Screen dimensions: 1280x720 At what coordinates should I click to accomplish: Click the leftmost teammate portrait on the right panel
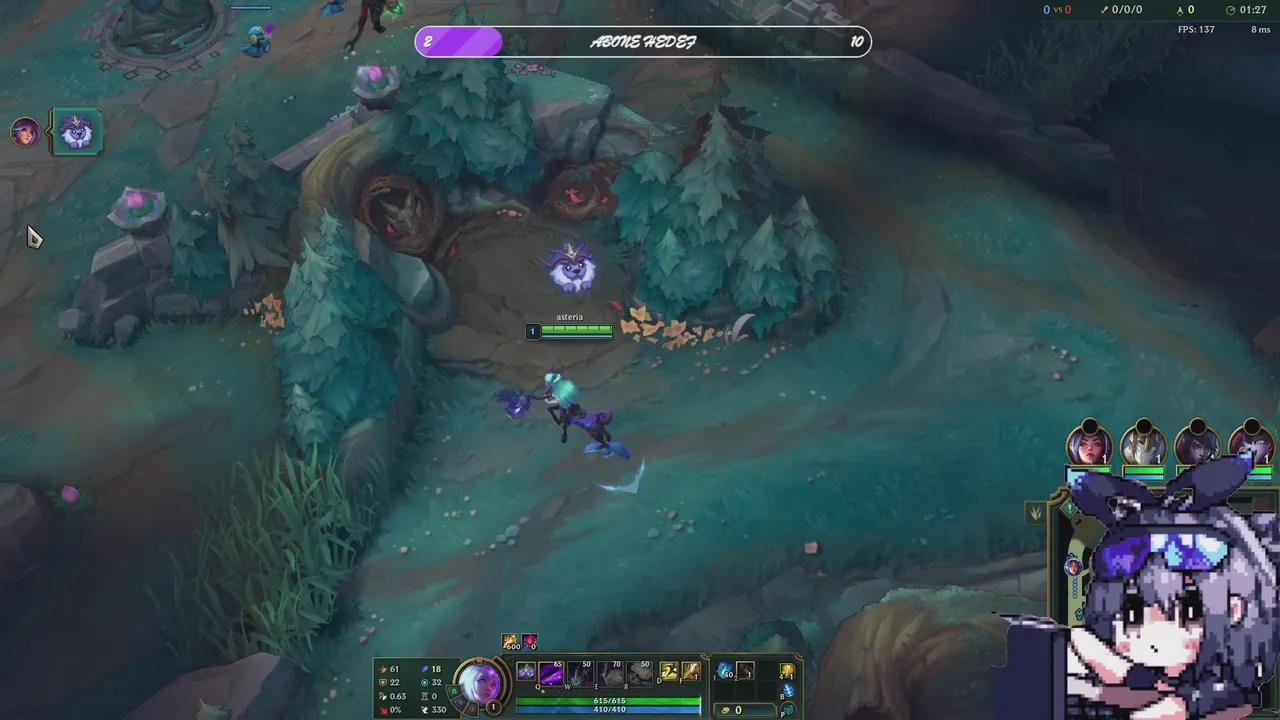click(1090, 447)
